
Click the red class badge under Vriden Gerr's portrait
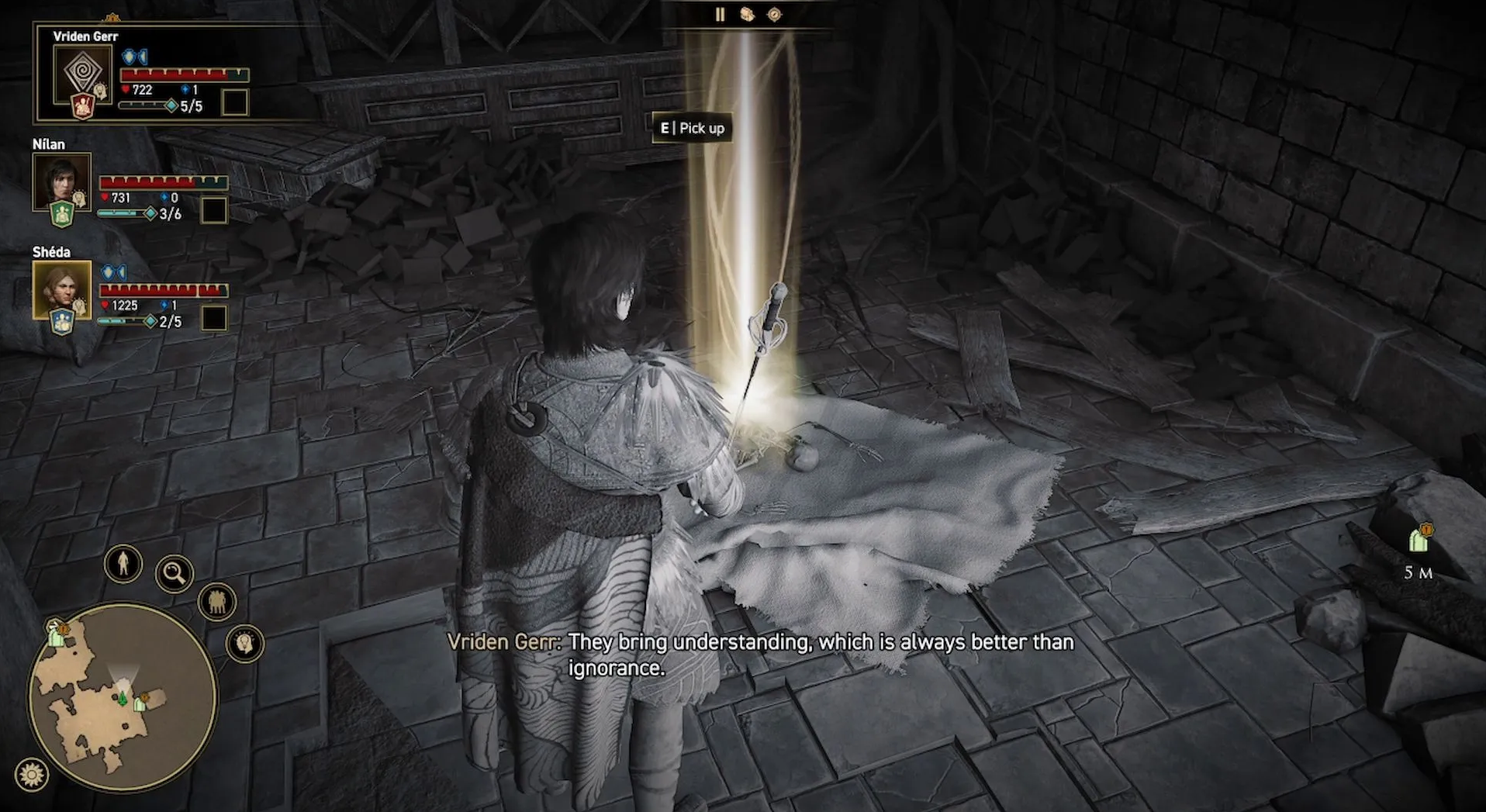[x=83, y=106]
